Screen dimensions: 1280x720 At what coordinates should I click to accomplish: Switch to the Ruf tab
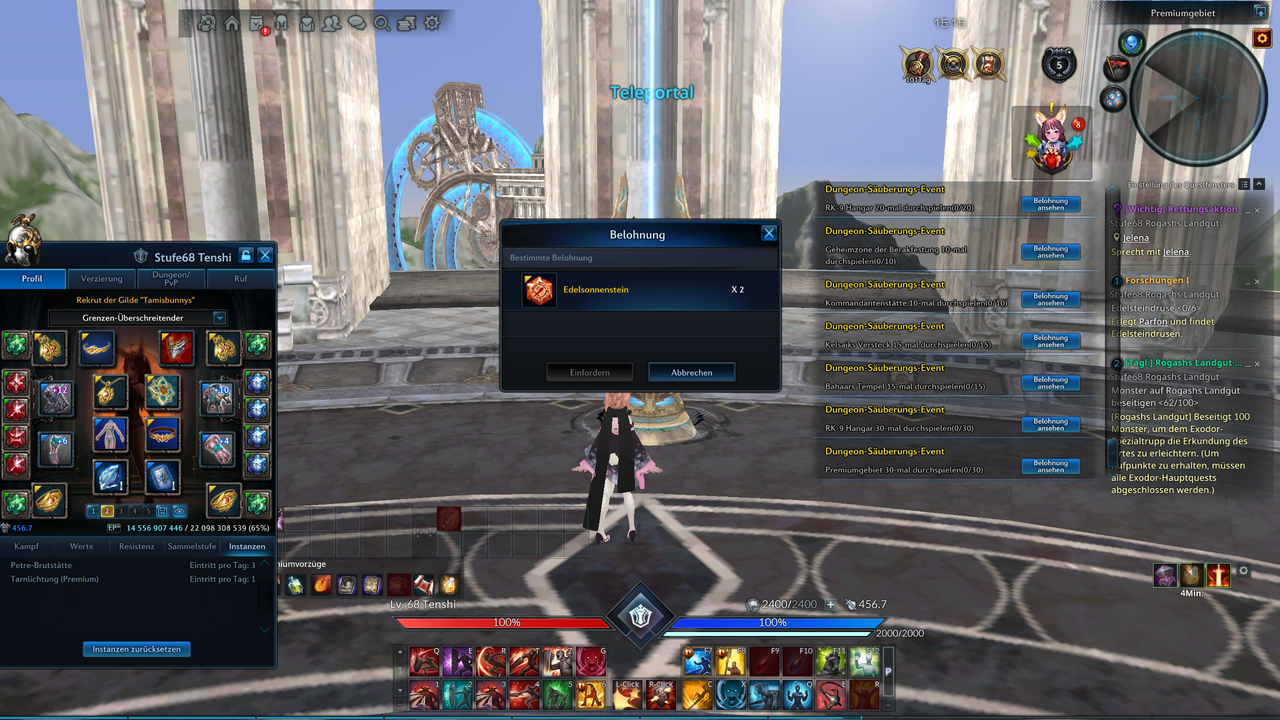pyautogui.click(x=241, y=279)
